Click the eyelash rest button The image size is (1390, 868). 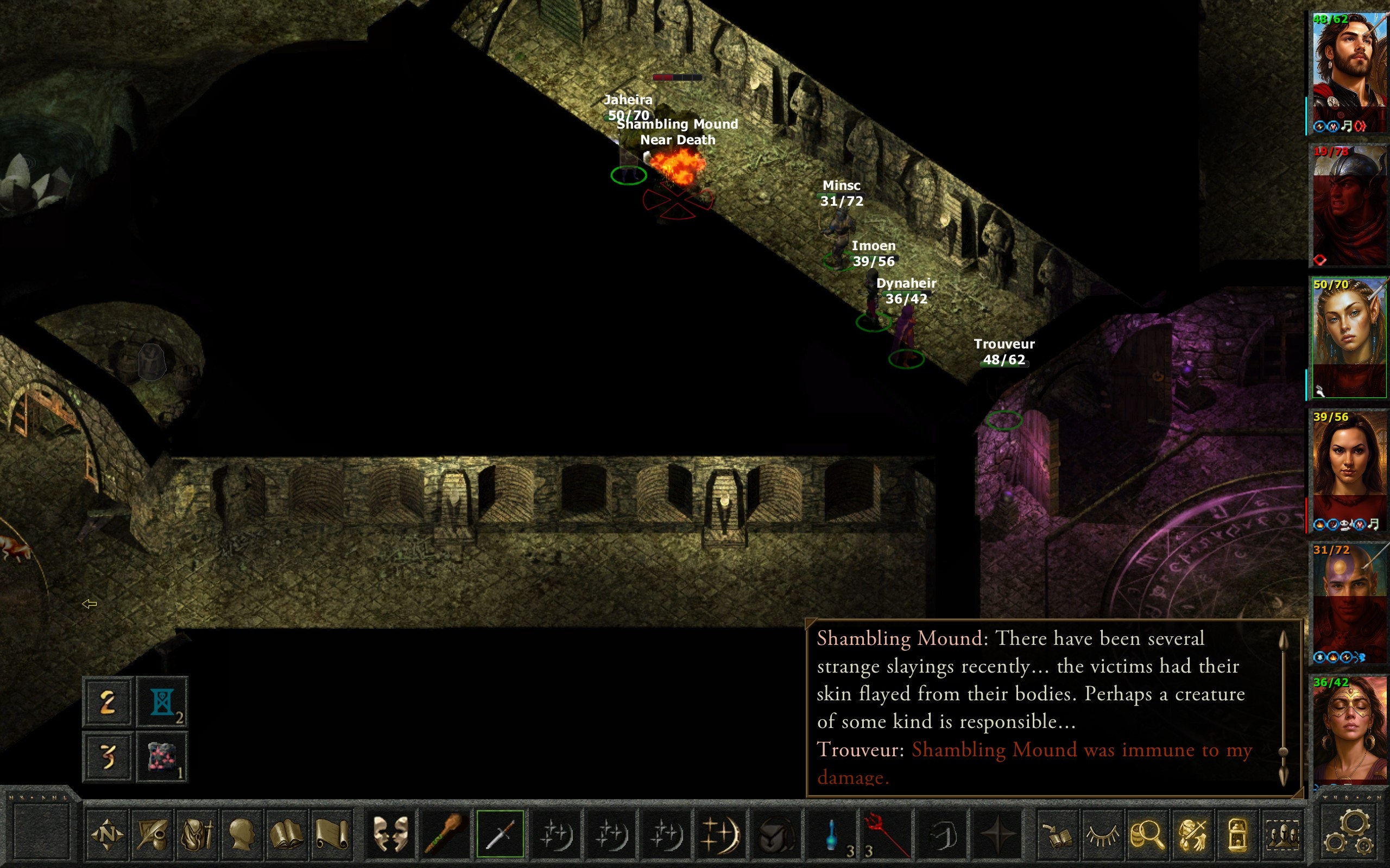coord(1102,834)
